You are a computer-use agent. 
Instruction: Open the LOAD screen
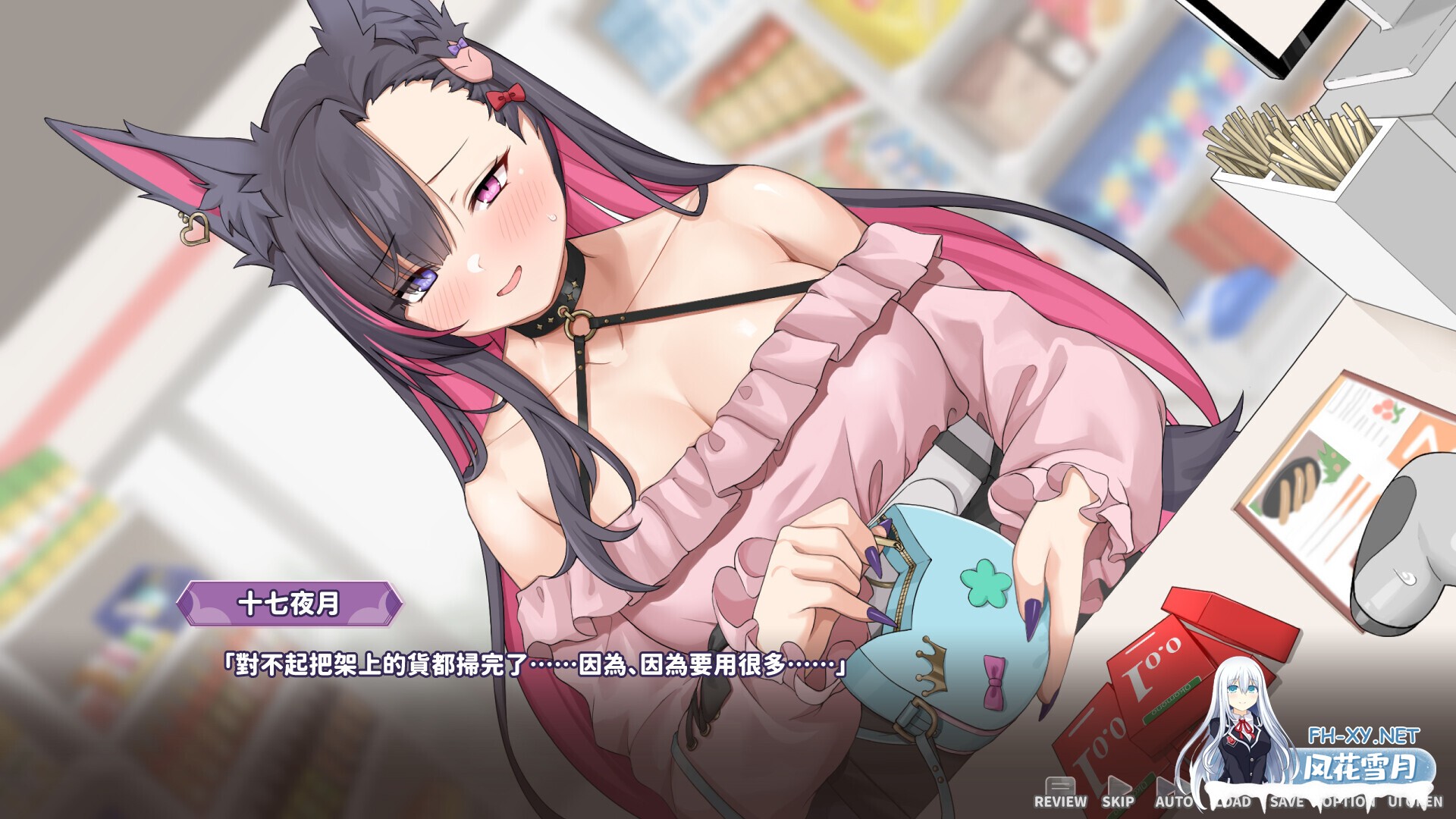[1232, 802]
